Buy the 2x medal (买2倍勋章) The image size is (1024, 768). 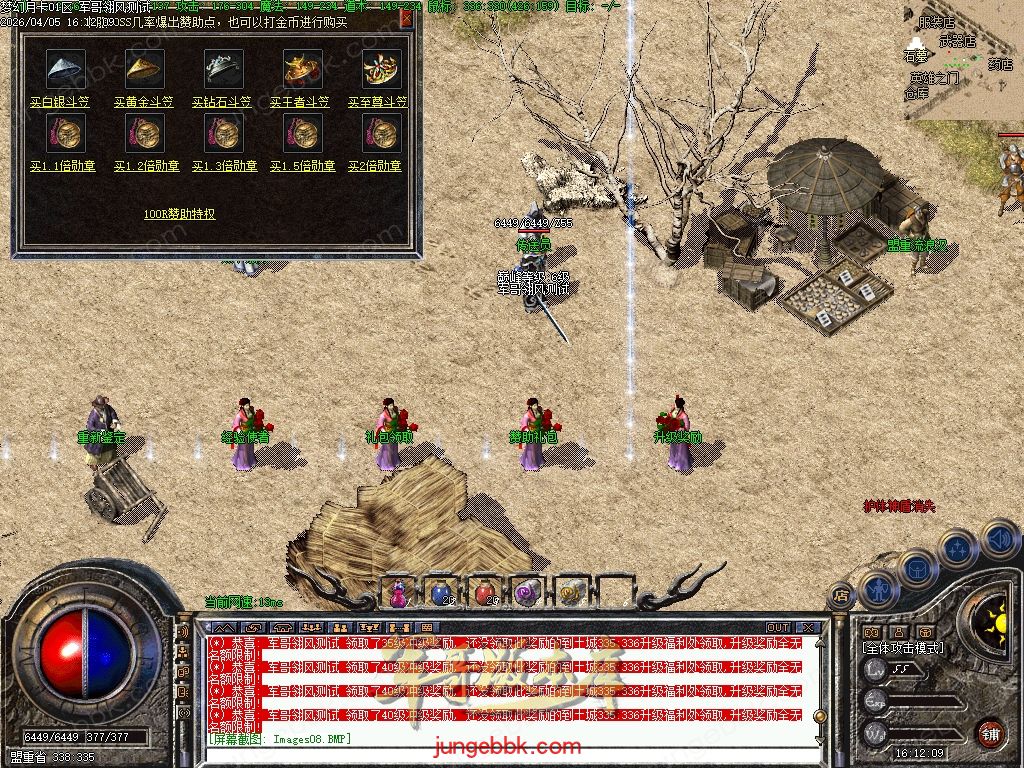374,166
